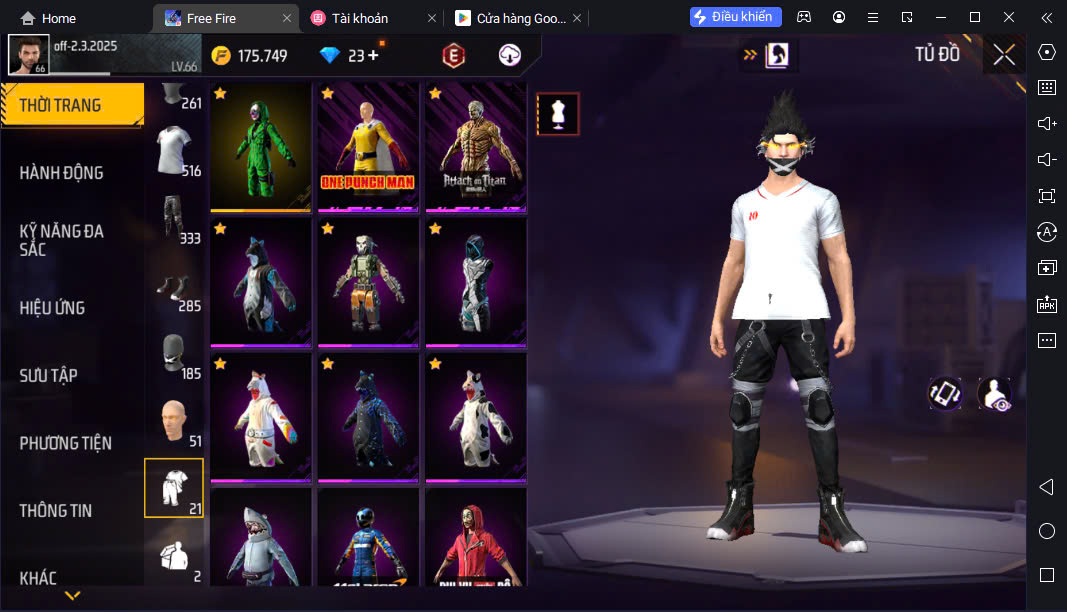Open the Thông Tin tab
This screenshot has width=1067, height=612.
56,511
